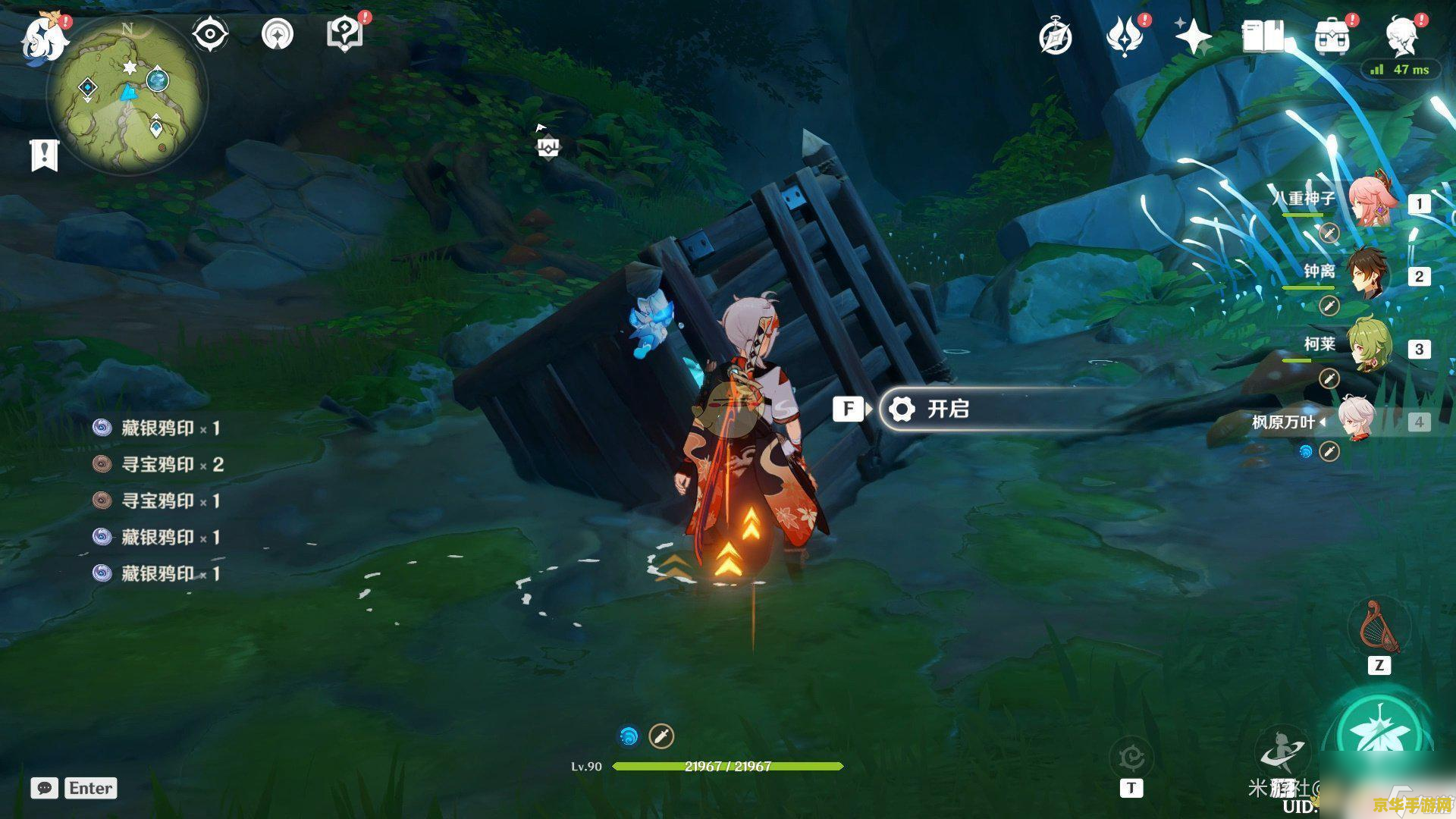This screenshot has height=819, width=1456.
Task: Activate the elemental sight eye icon
Action: point(209,34)
